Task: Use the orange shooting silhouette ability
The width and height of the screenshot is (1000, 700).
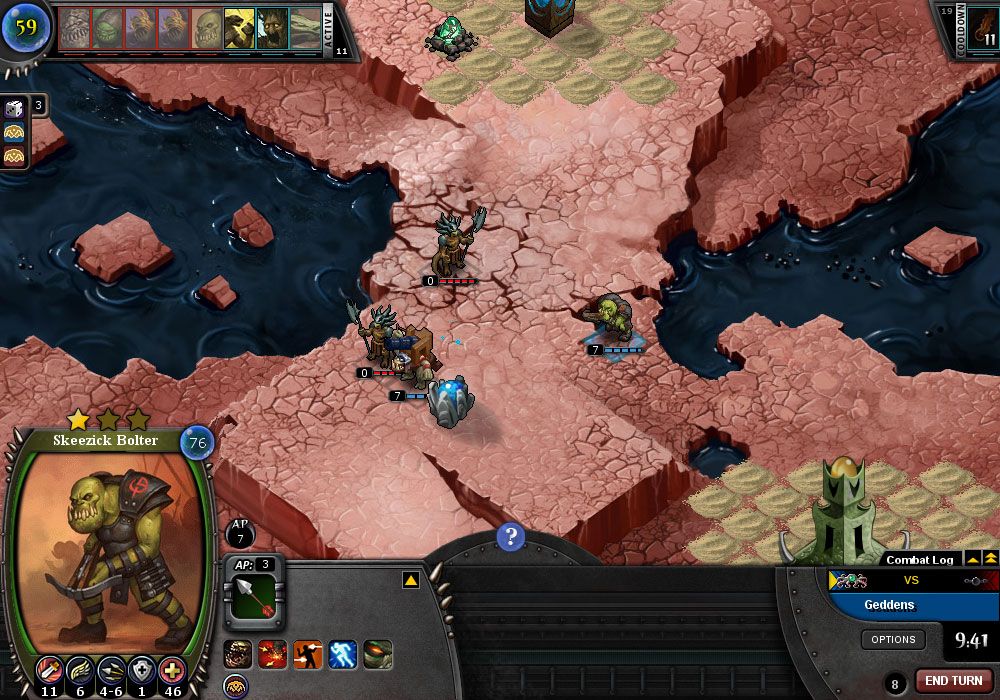Action: (307, 655)
